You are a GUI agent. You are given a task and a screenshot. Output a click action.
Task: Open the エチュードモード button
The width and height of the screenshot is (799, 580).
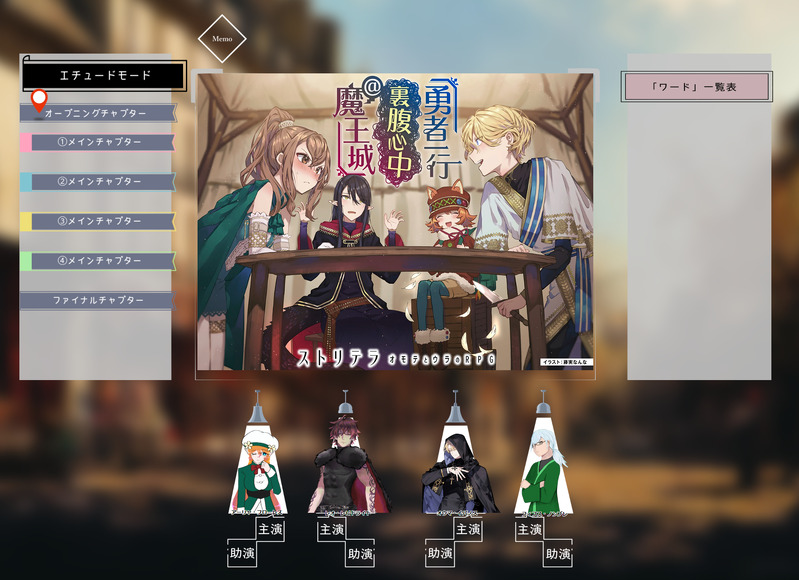(104, 75)
